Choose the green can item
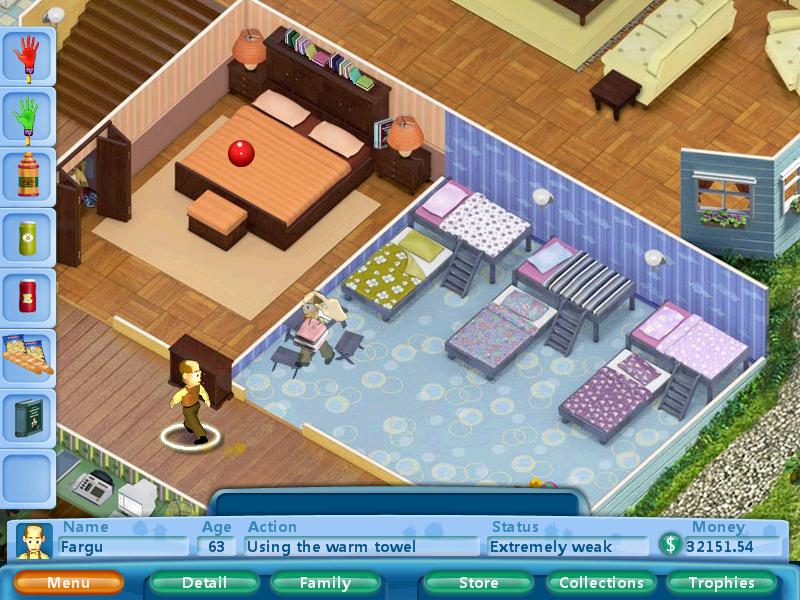 [27, 238]
